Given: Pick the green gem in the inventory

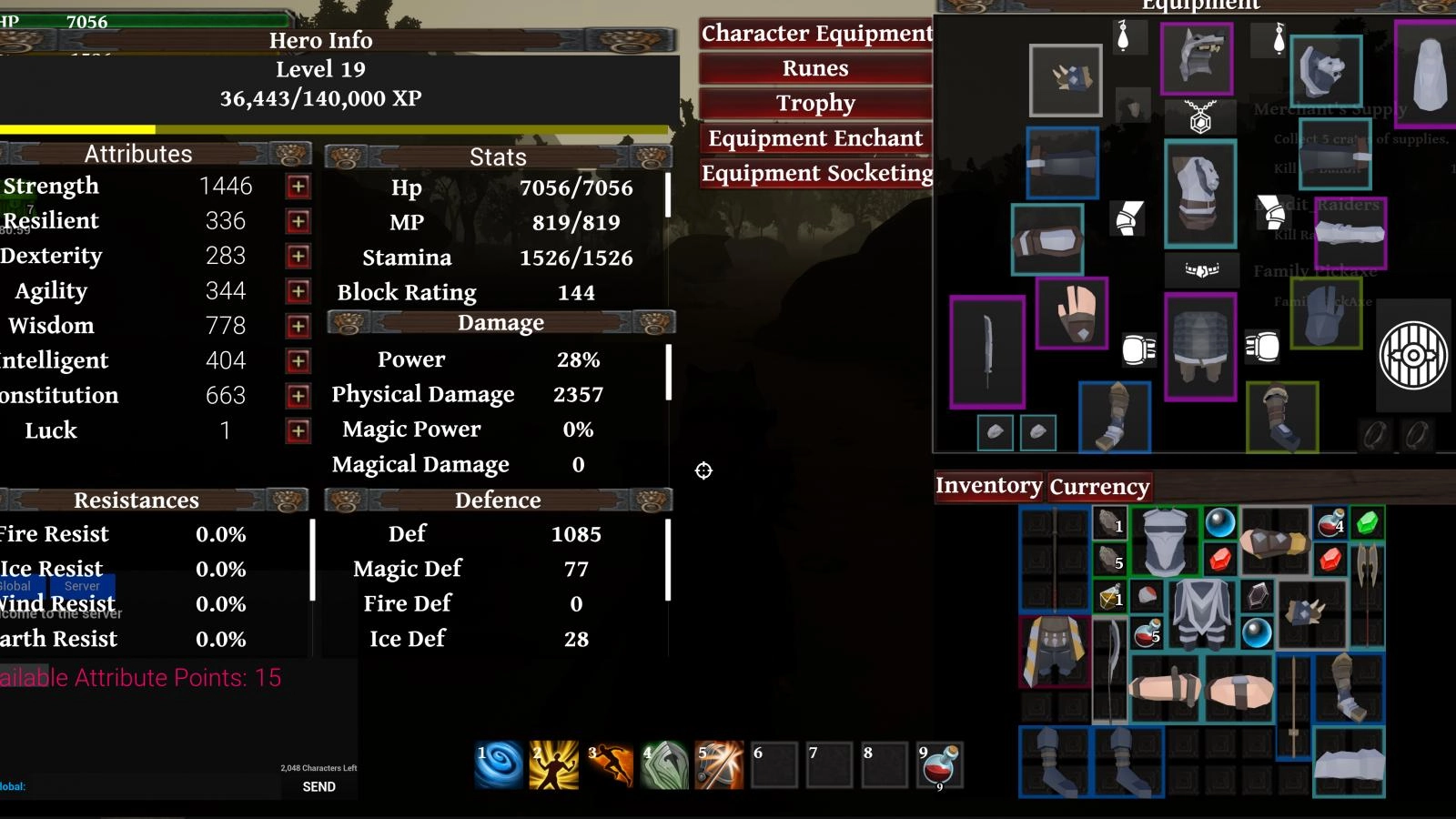Looking at the screenshot, I should pos(1366,523).
